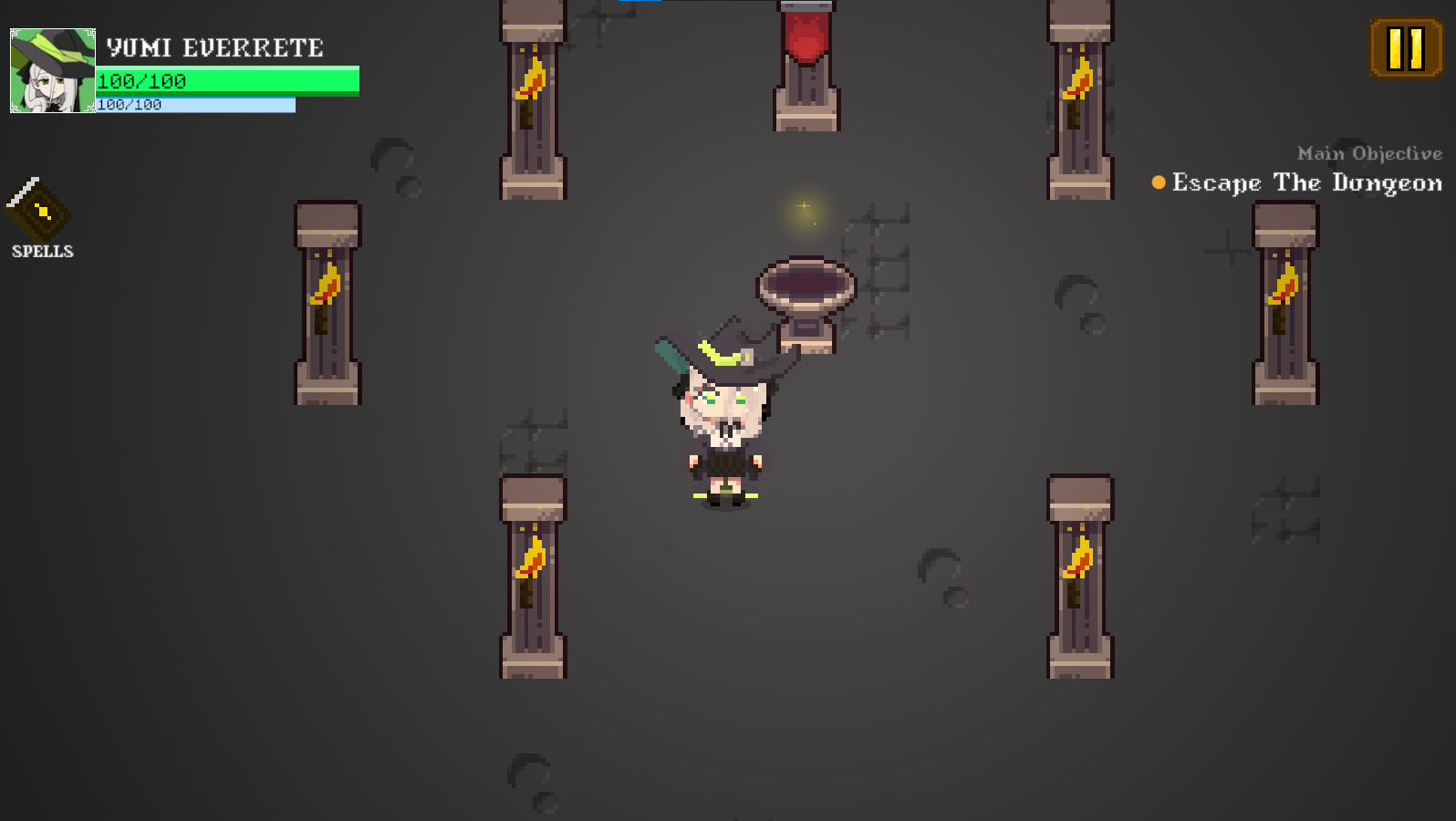Click Yumi Everrete's name label
Viewport: 1456px width, 821px height.
[214, 47]
